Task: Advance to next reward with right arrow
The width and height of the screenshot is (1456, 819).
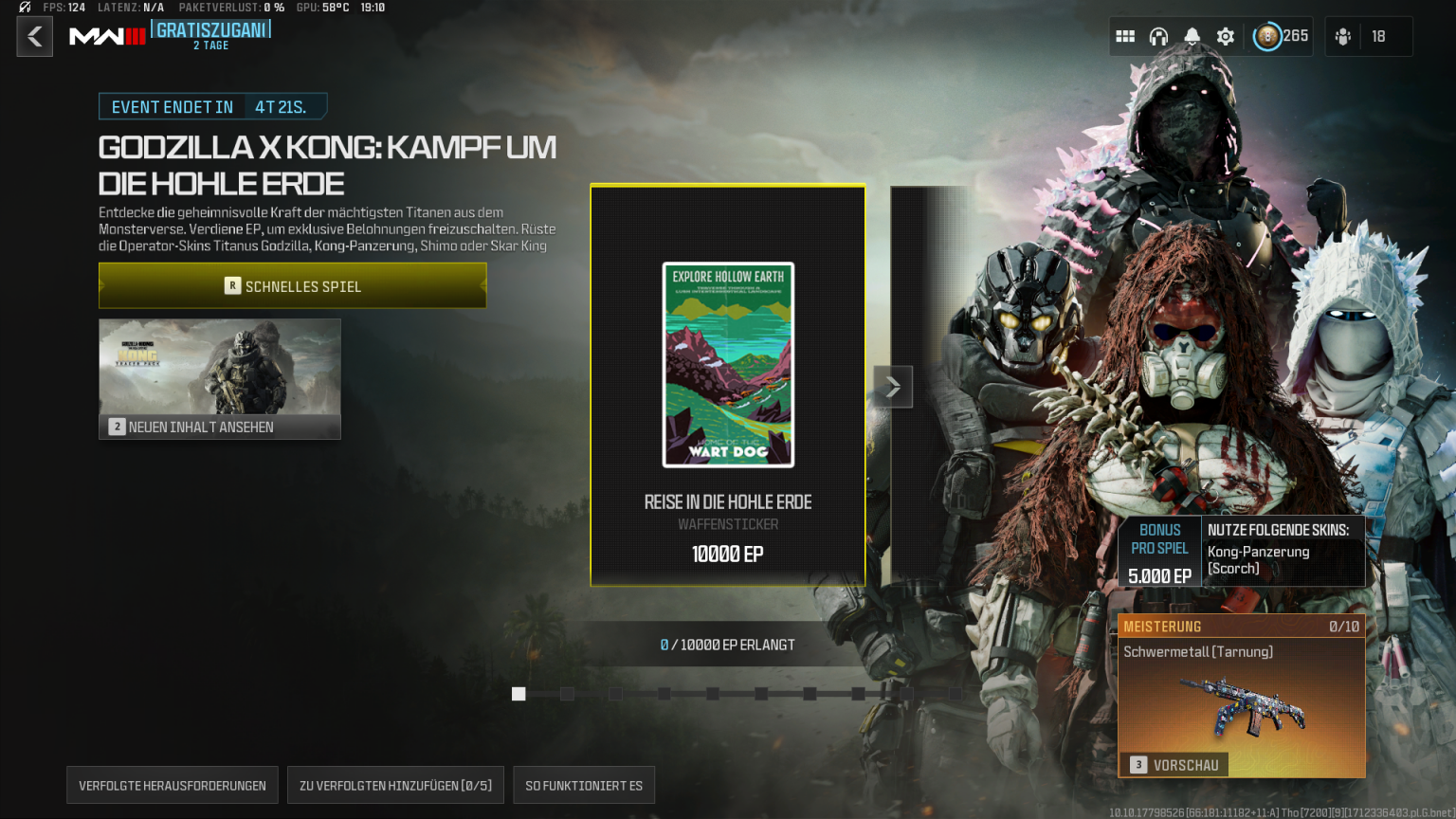Action: pyautogui.click(x=892, y=387)
